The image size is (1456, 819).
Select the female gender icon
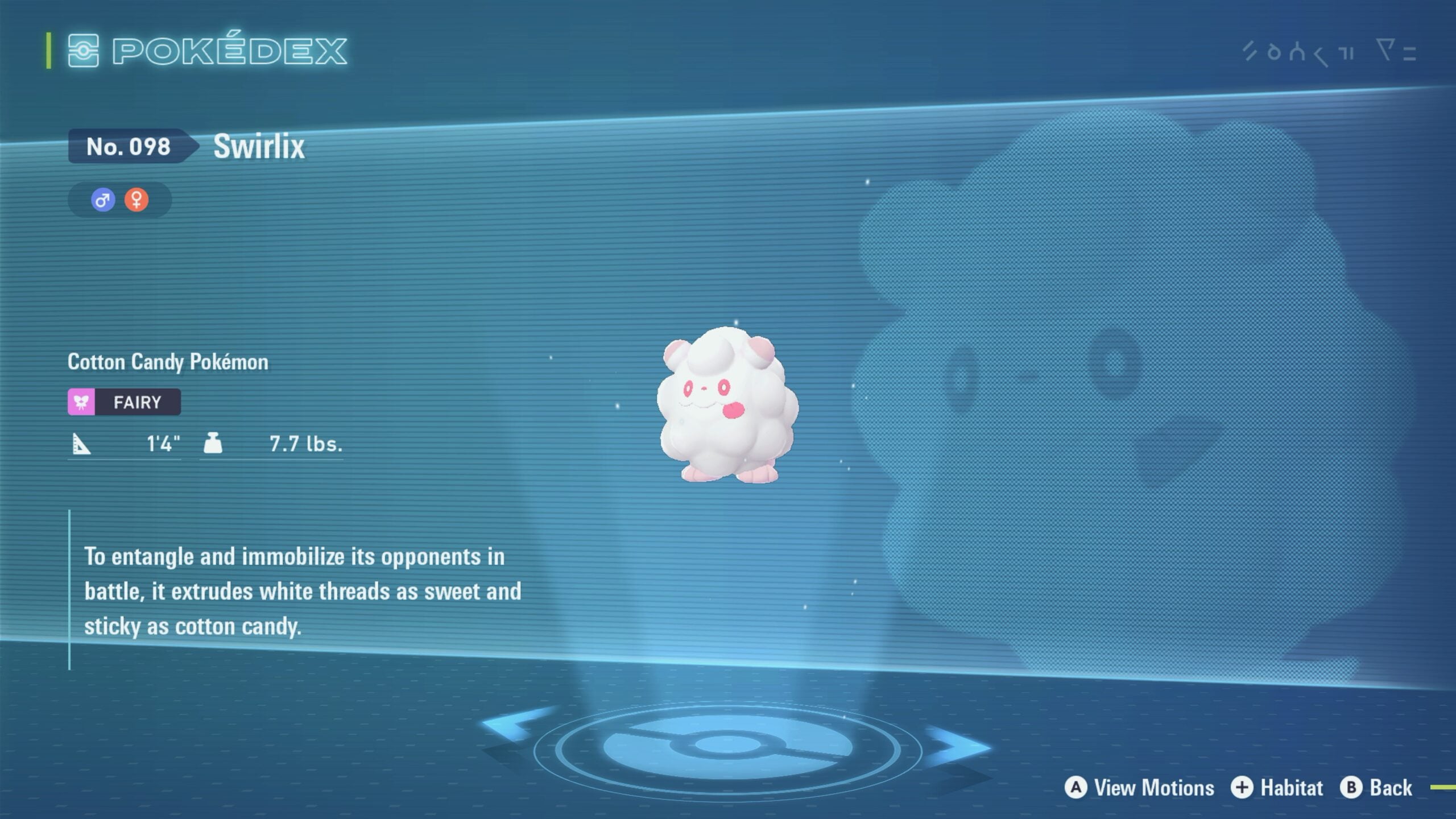click(x=136, y=200)
